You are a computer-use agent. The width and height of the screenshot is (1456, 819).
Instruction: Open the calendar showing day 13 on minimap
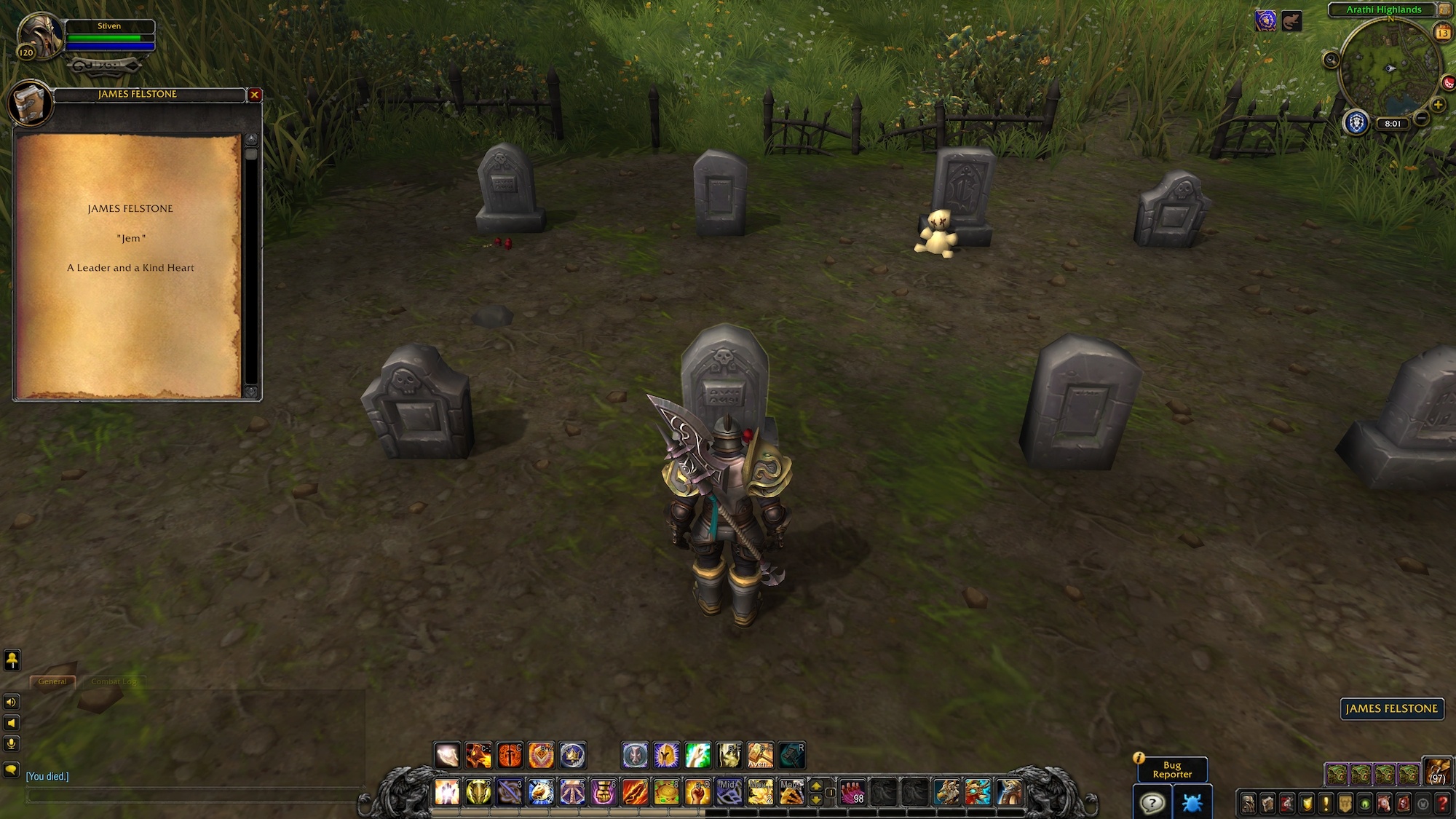click(1443, 32)
